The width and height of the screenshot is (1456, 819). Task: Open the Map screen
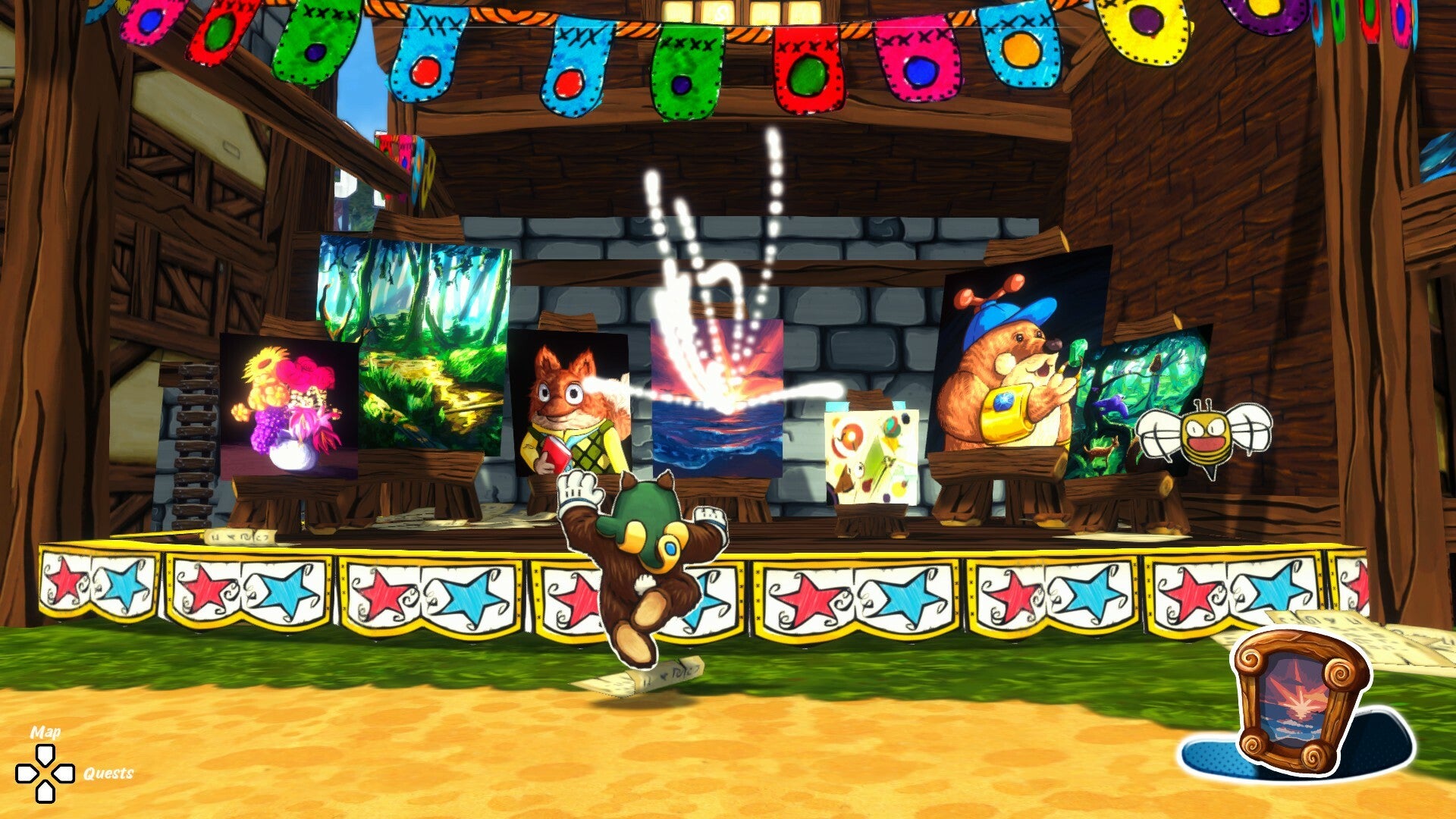(x=44, y=755)
